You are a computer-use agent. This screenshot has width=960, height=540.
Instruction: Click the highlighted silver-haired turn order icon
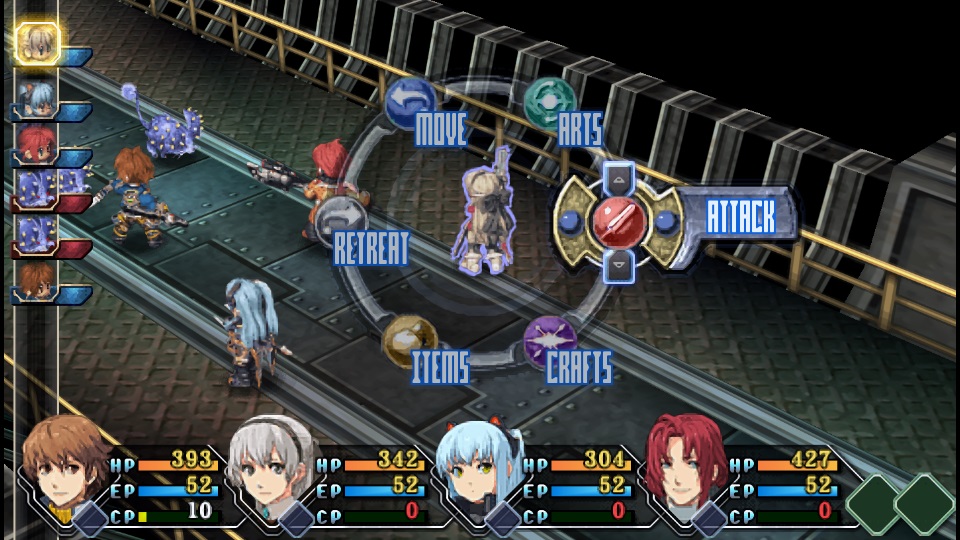click(x=38, y=43)
